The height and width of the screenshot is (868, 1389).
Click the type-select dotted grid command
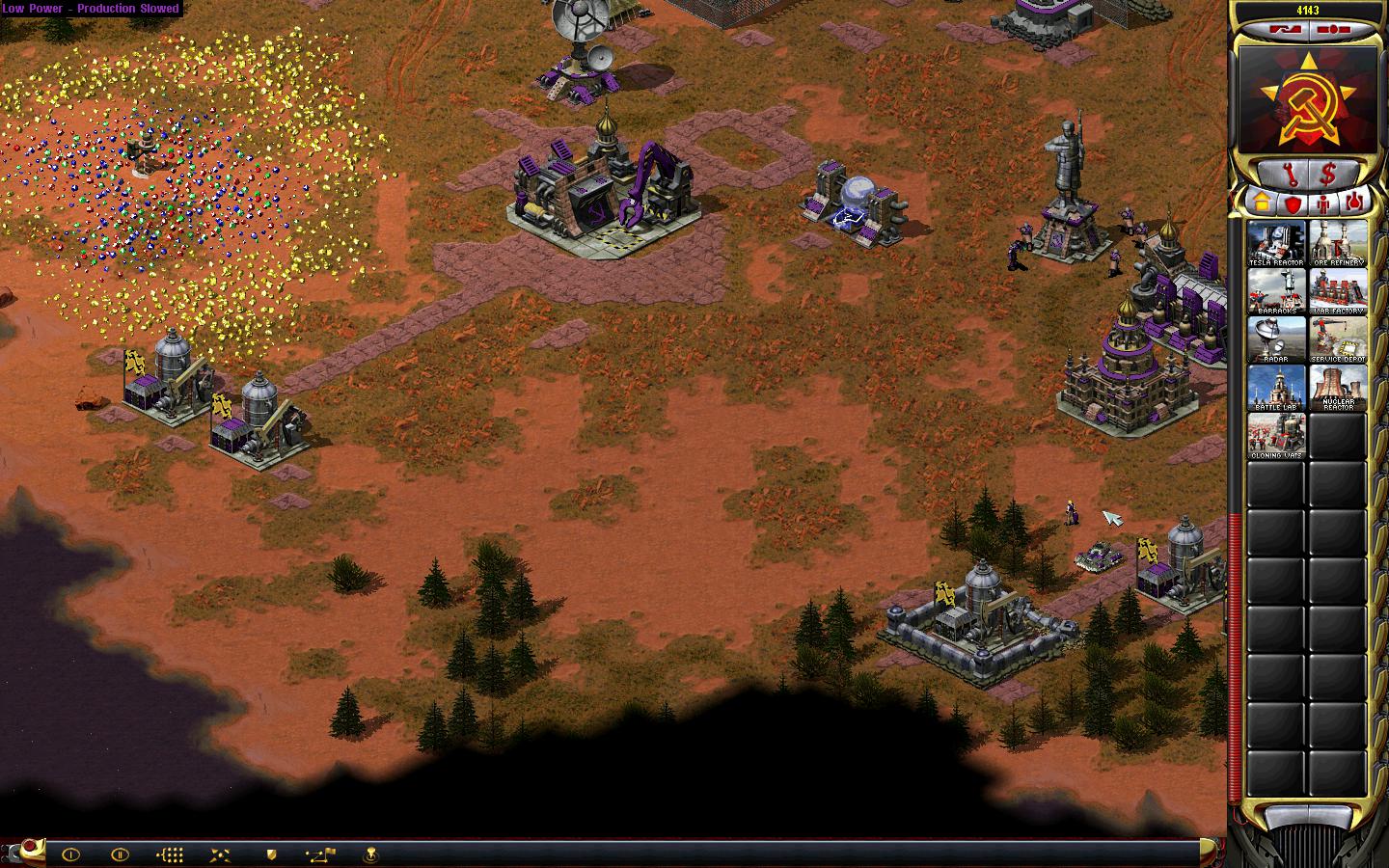pyautogui.click(x=170, y=854)
